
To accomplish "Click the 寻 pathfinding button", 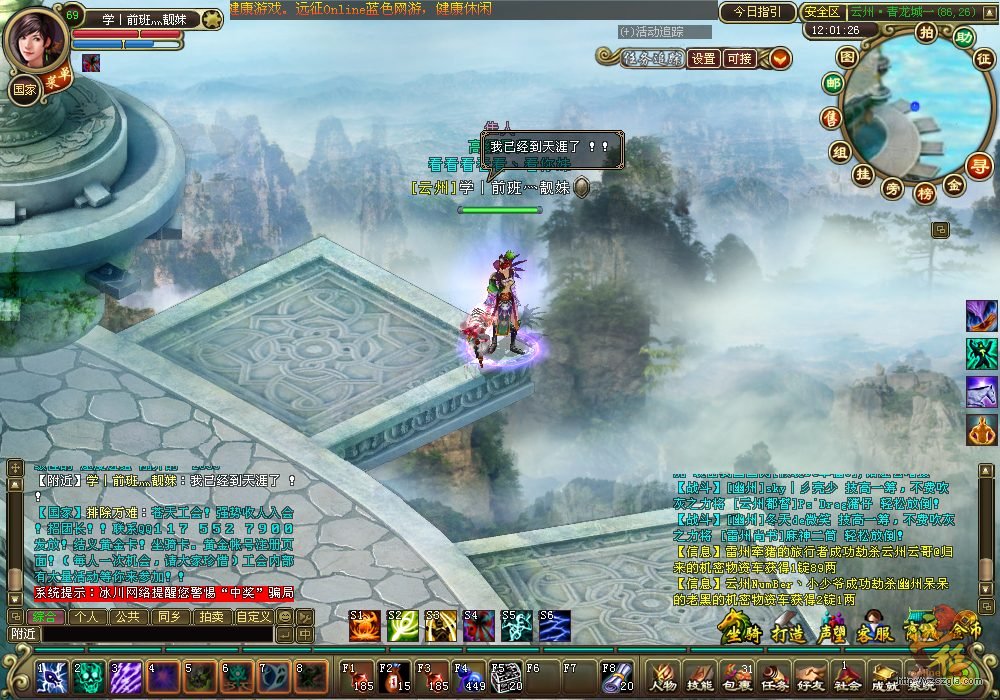I will pyautogui.click(x=982, y=167).
